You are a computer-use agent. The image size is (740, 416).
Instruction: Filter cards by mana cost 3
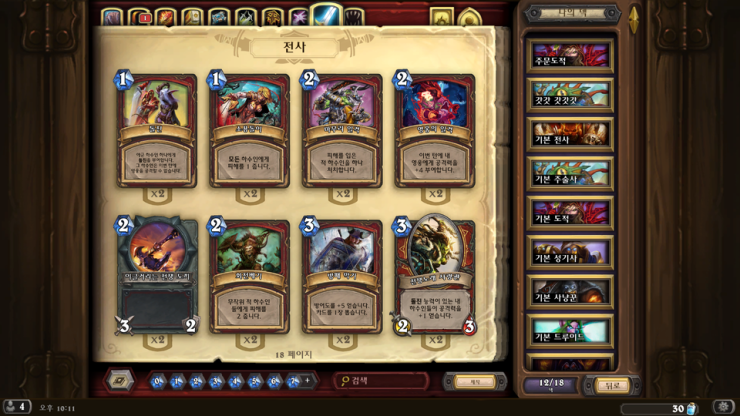tap(217, 381)
